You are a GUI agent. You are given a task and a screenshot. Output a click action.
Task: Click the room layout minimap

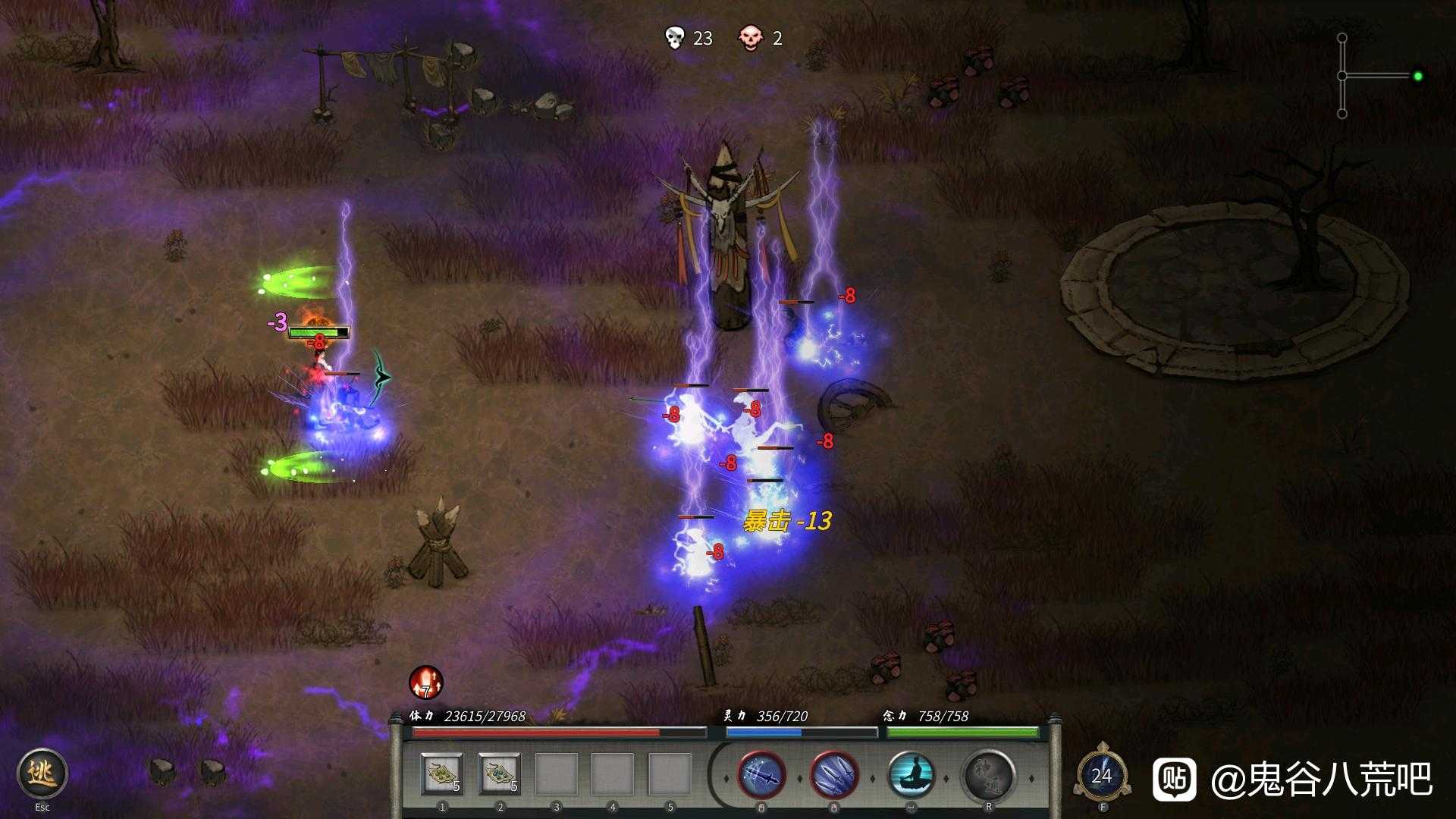pyautogui.click(x=1376, y=76)
